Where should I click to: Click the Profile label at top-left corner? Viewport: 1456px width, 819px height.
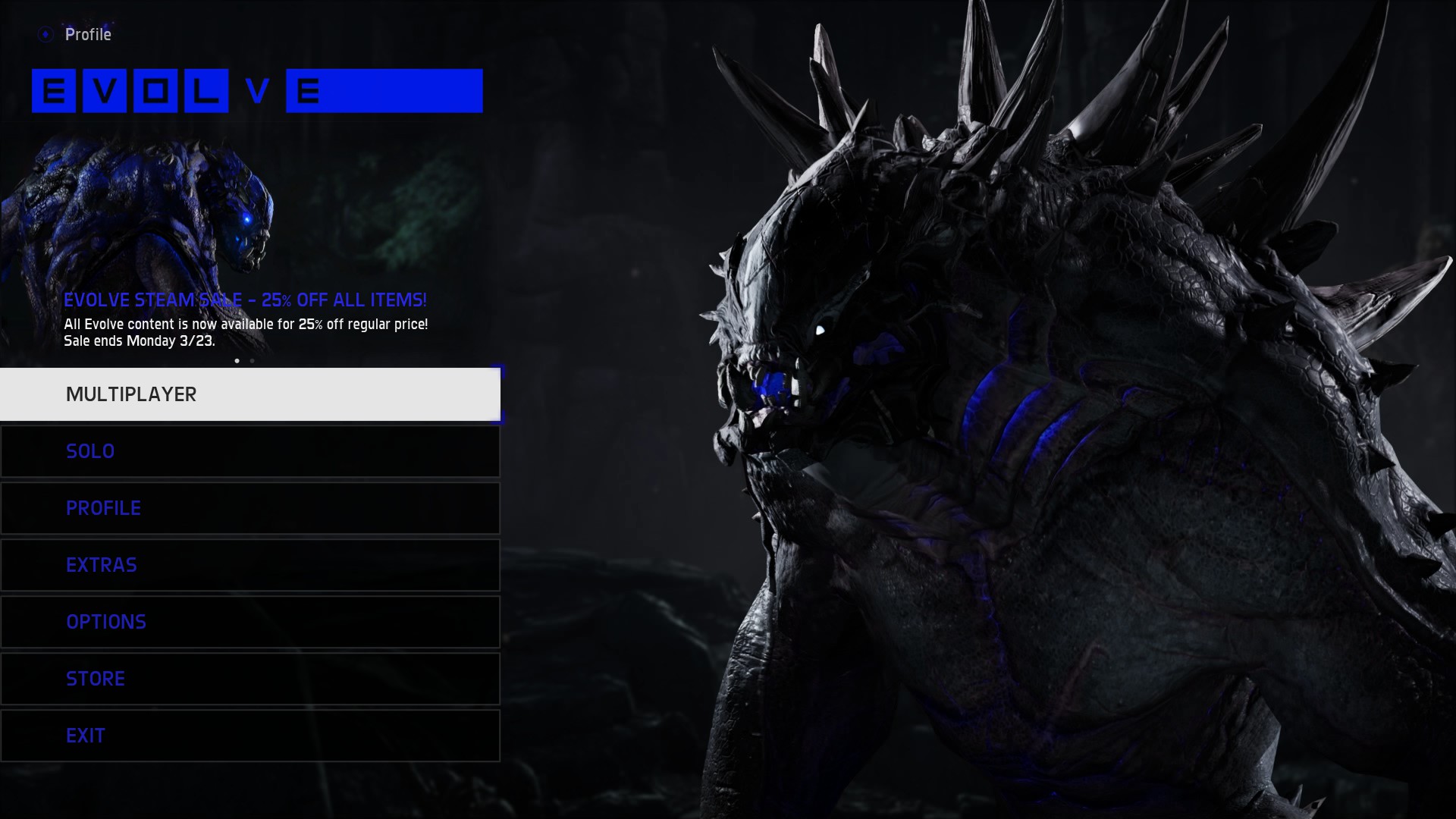coord(87,35)
